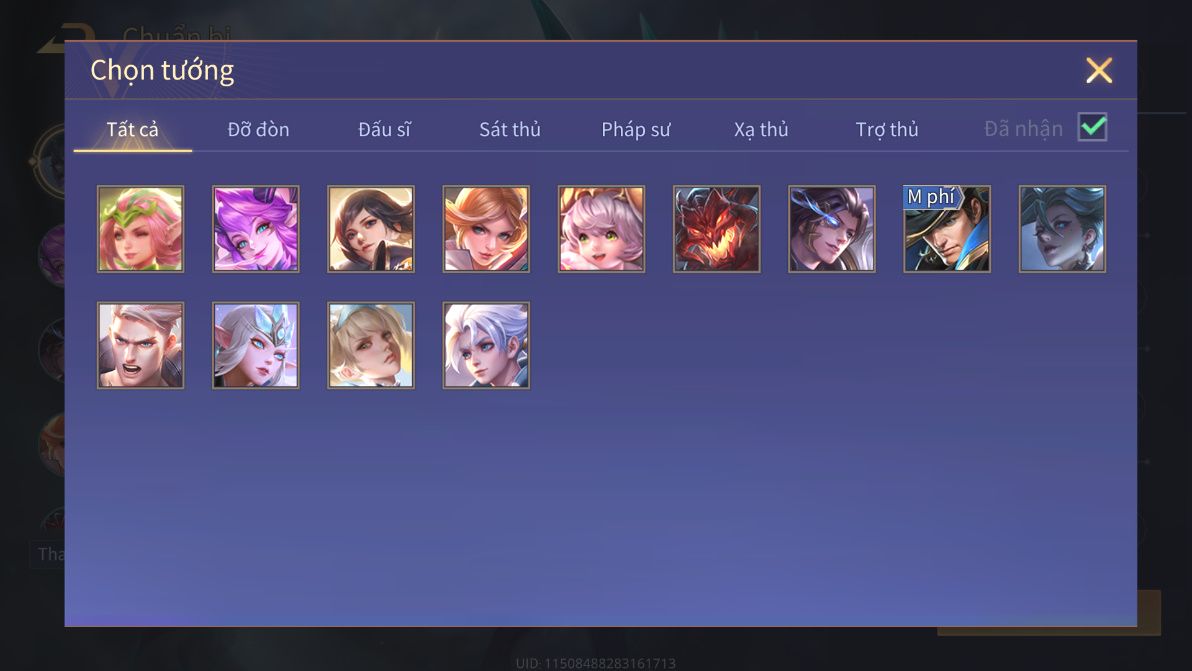The width and height of the screenshot is (1192, 671).
Task: Pick the silver-haired elf with blue tiara
Action: point(256,345)
